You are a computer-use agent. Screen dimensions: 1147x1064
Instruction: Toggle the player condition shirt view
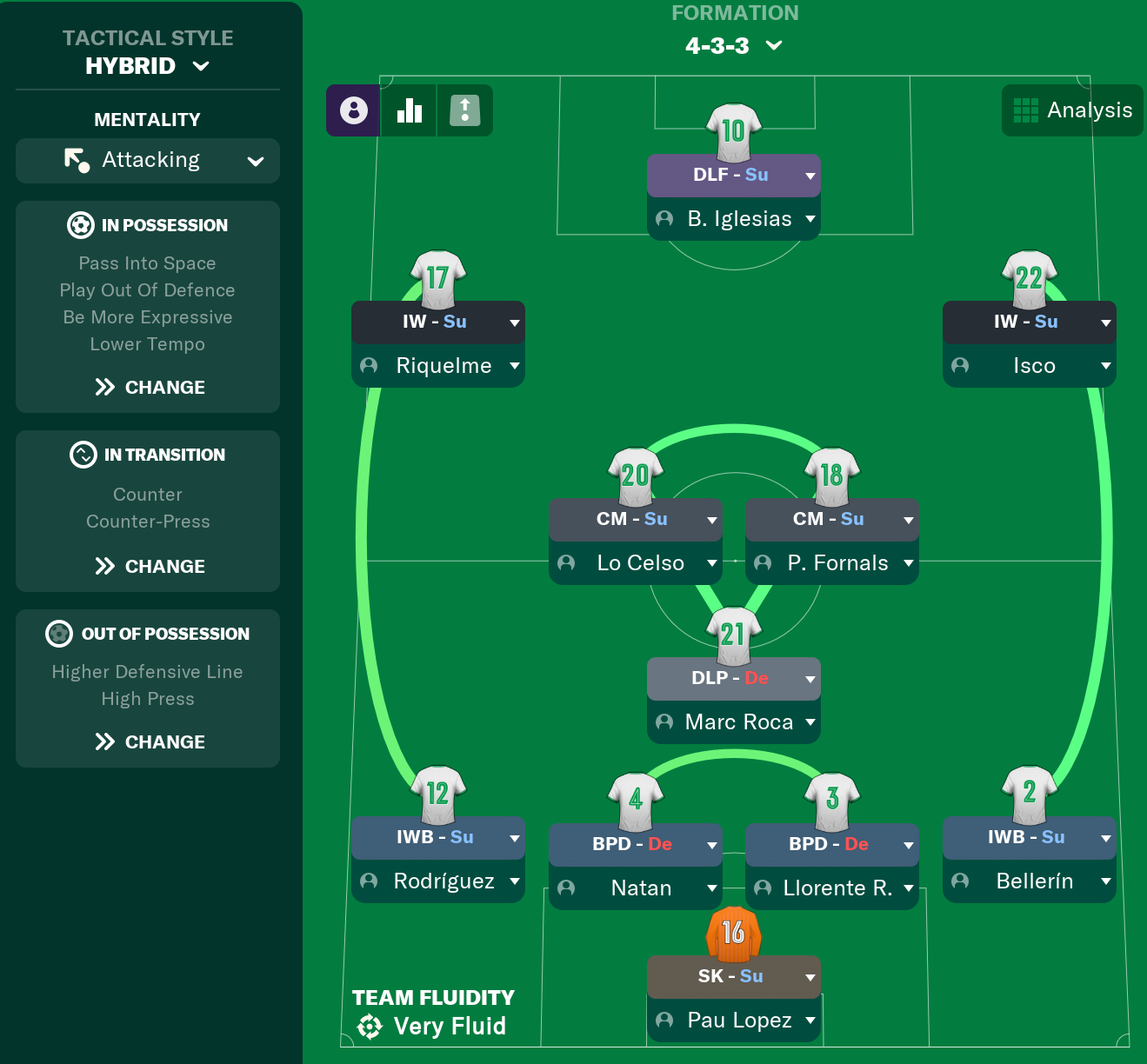(x=464, y=110)
